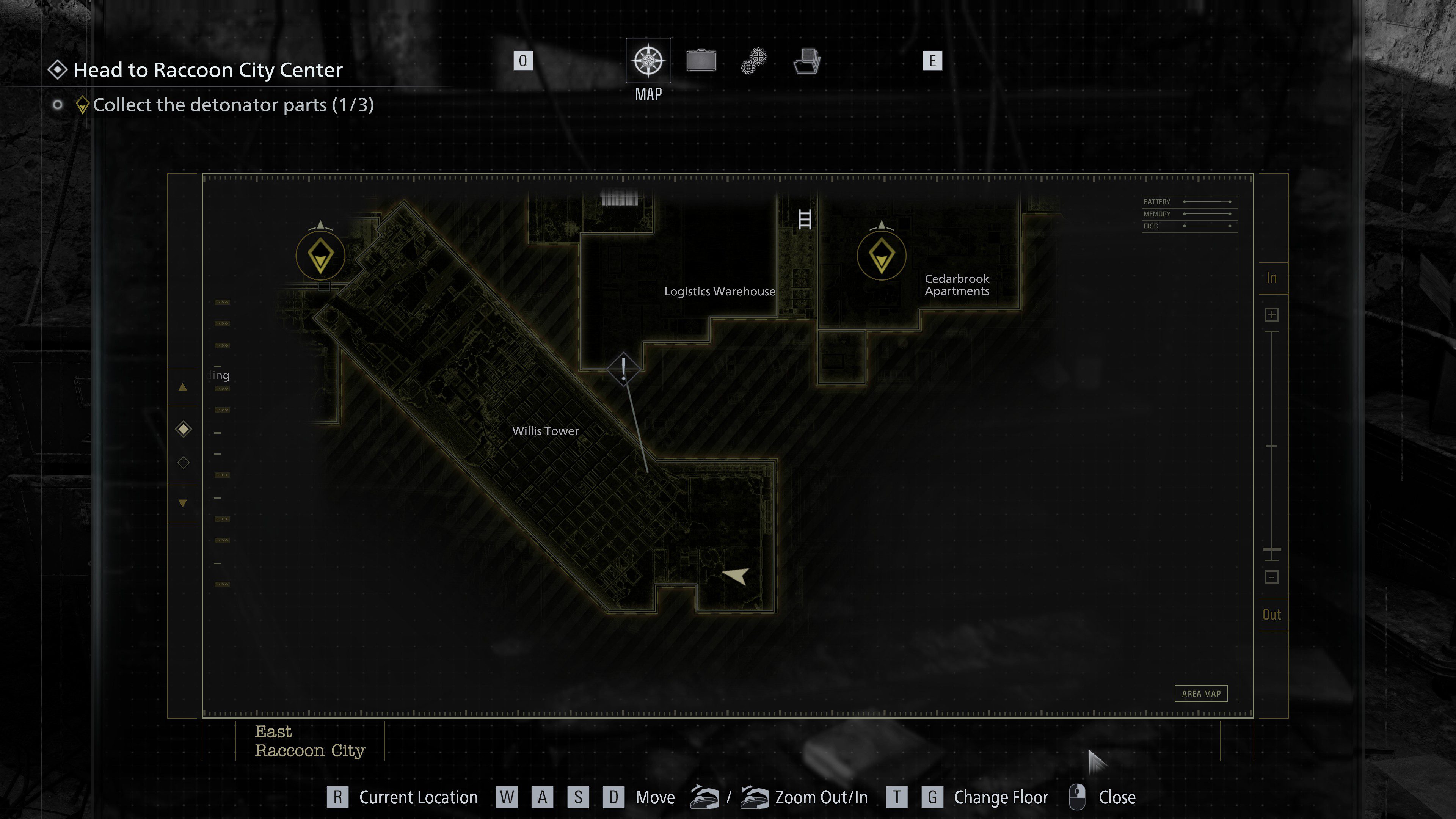Click the Cedarbrook Apartments detonator part marker
Image resolution: width=1456 pixels, height=819 pixels.
point(881,256)
